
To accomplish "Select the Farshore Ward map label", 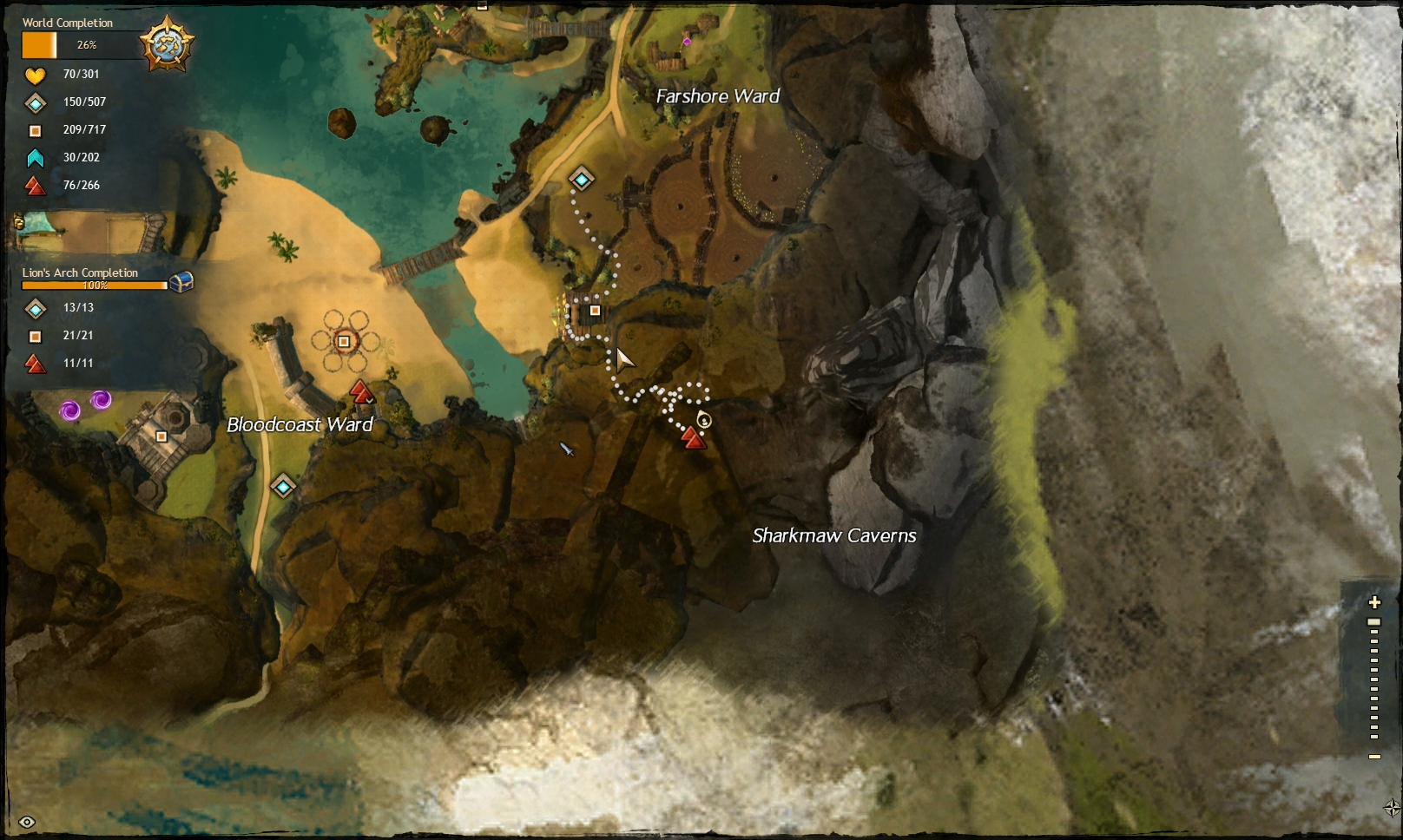I will 718,96.
